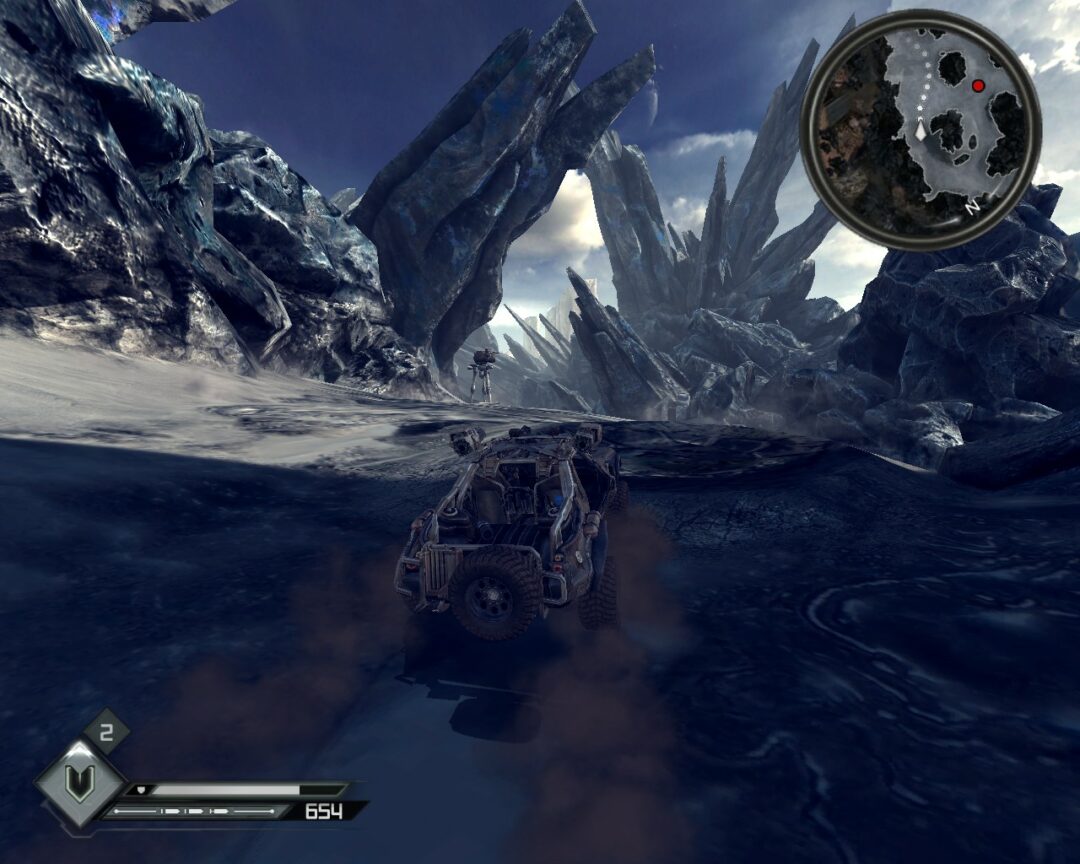Image resolution: width=1080 pixels, height=864 pixels.
Task: Select the diamond shield emblem icon
Action: tap(80, 783)
